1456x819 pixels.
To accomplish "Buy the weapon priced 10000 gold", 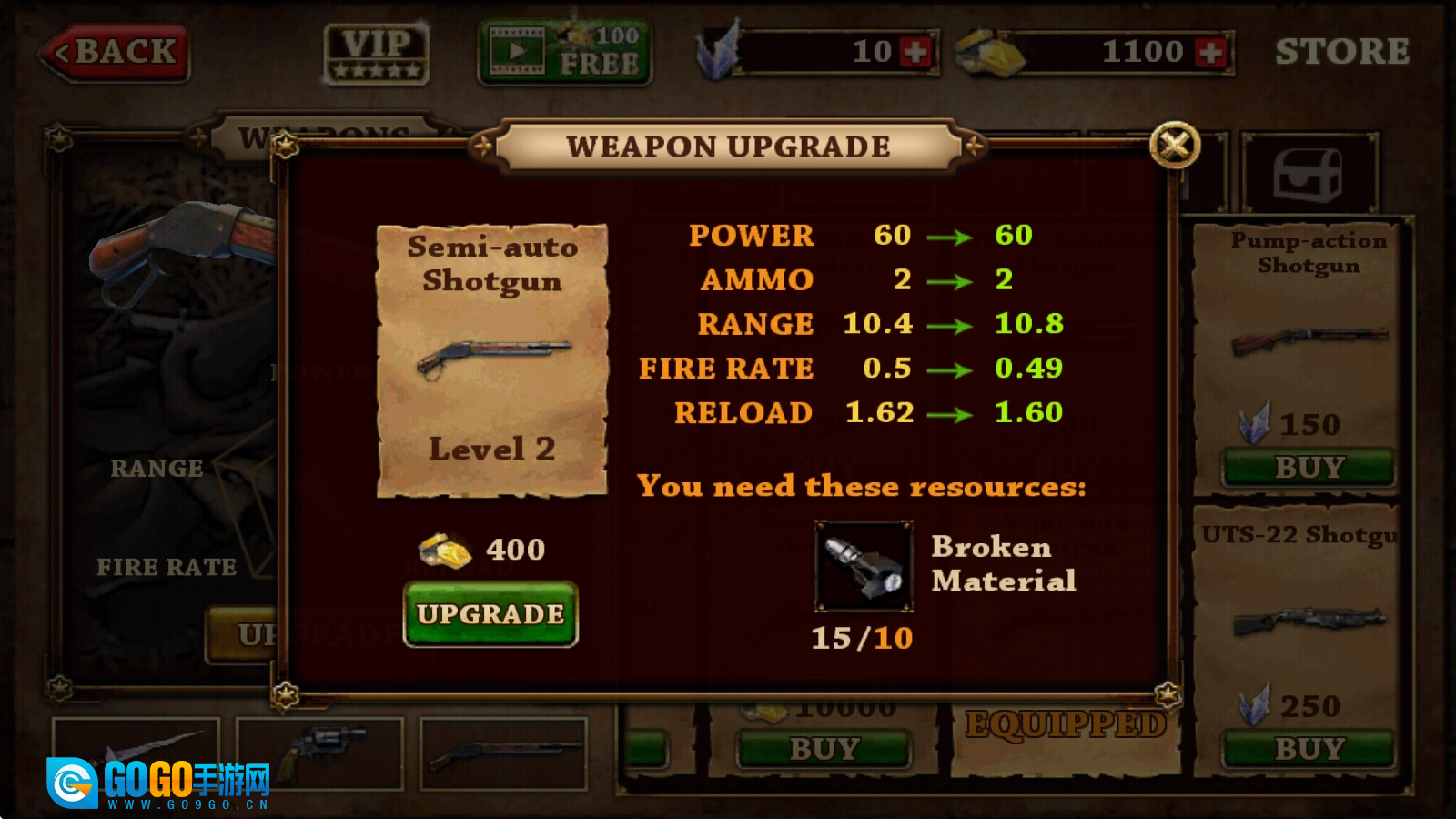I will (x=824, y=749).
